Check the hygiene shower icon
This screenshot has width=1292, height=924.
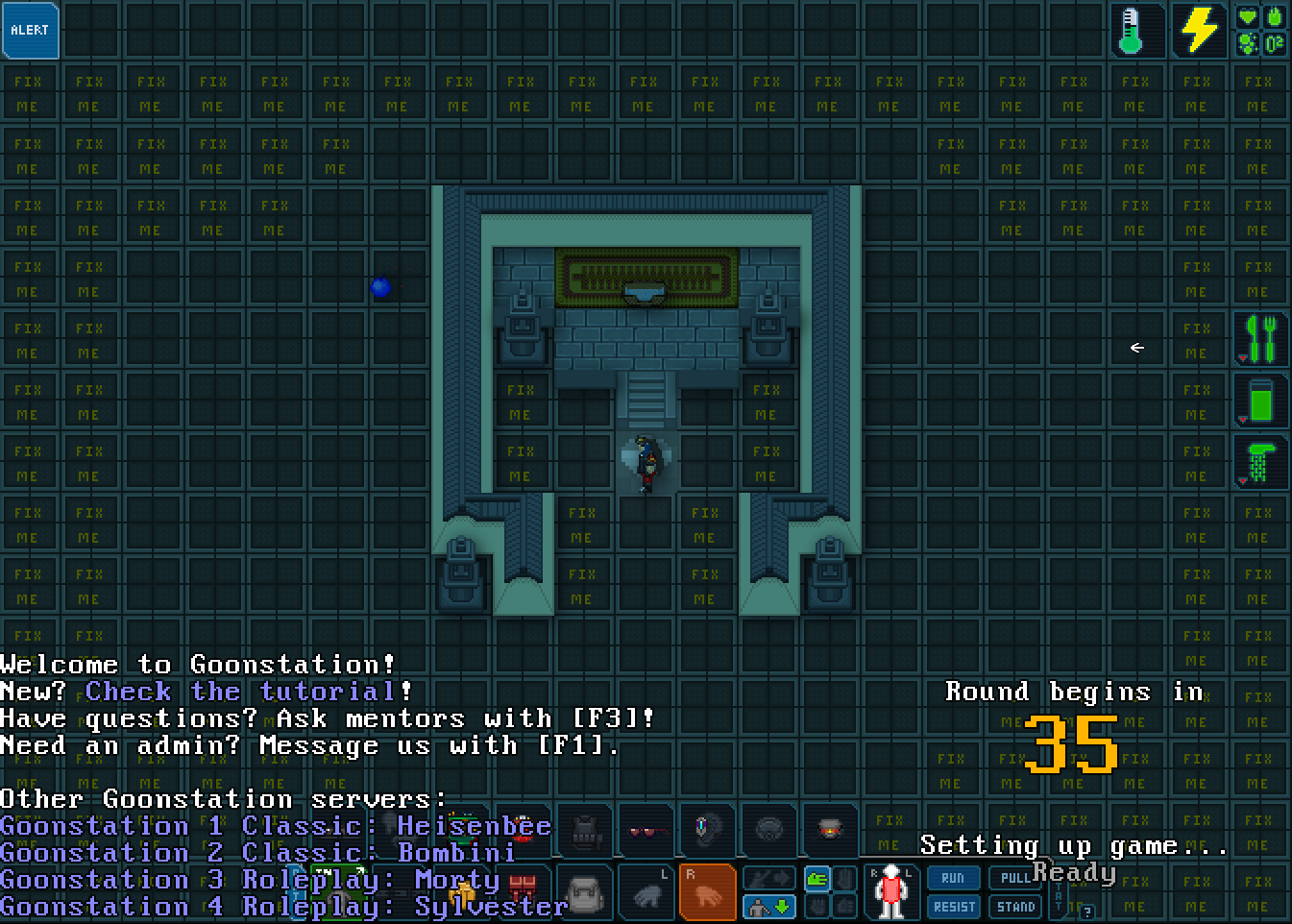coord(1260,462)
